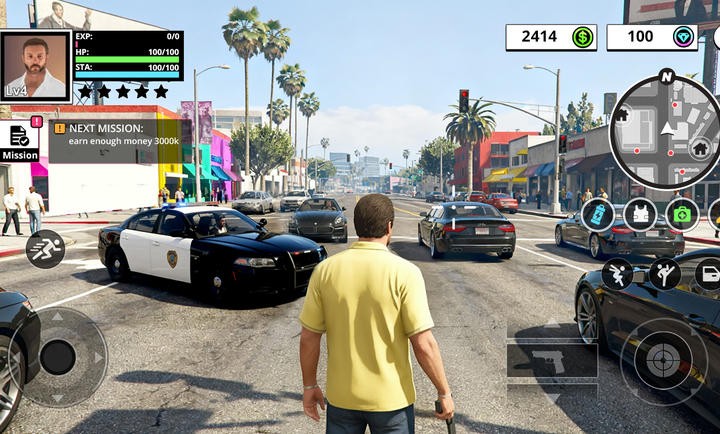Perform the kick attack

click(664, 273)
